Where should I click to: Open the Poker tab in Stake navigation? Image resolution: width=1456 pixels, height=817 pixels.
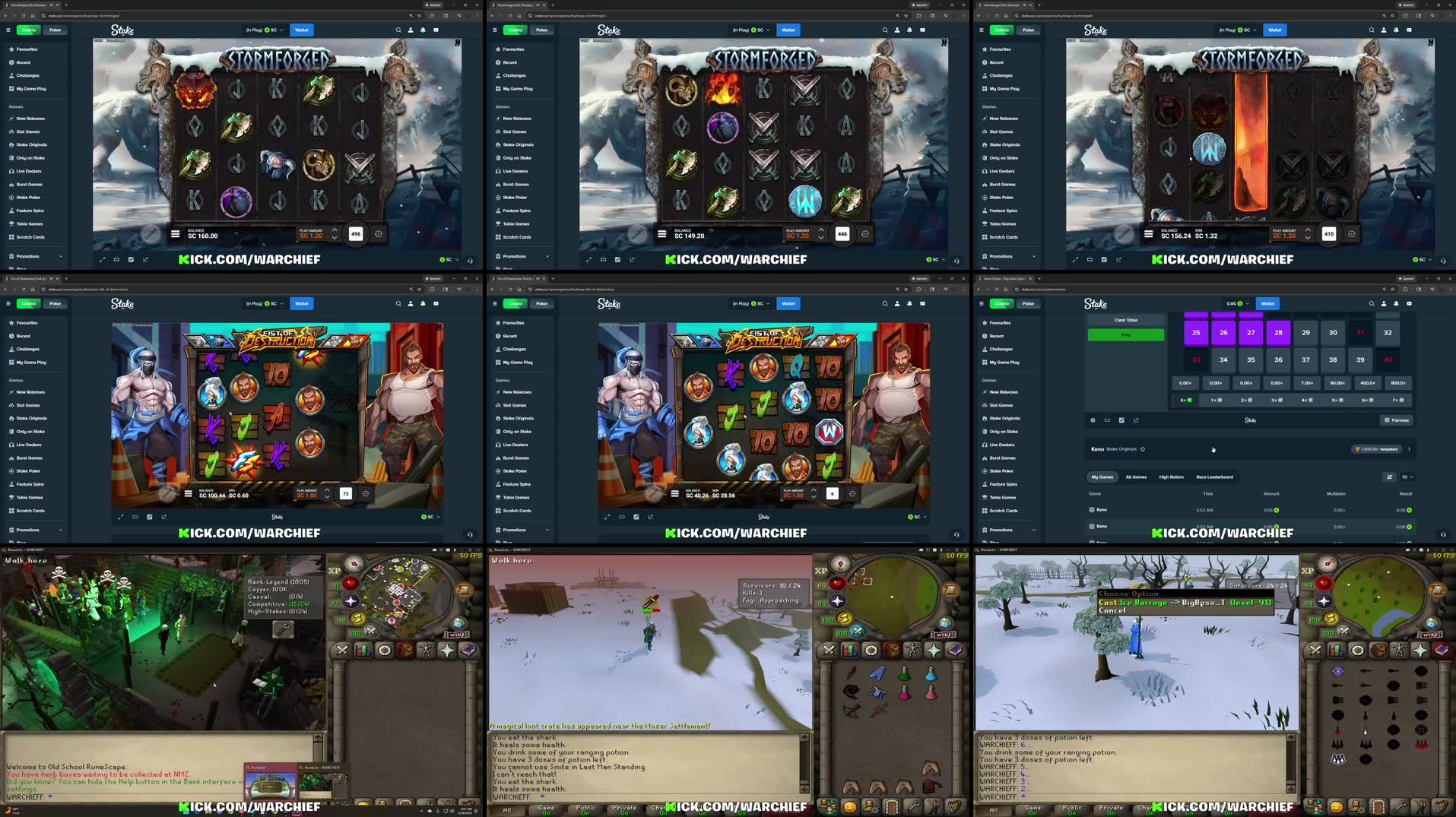click(x=1028, y=303)
